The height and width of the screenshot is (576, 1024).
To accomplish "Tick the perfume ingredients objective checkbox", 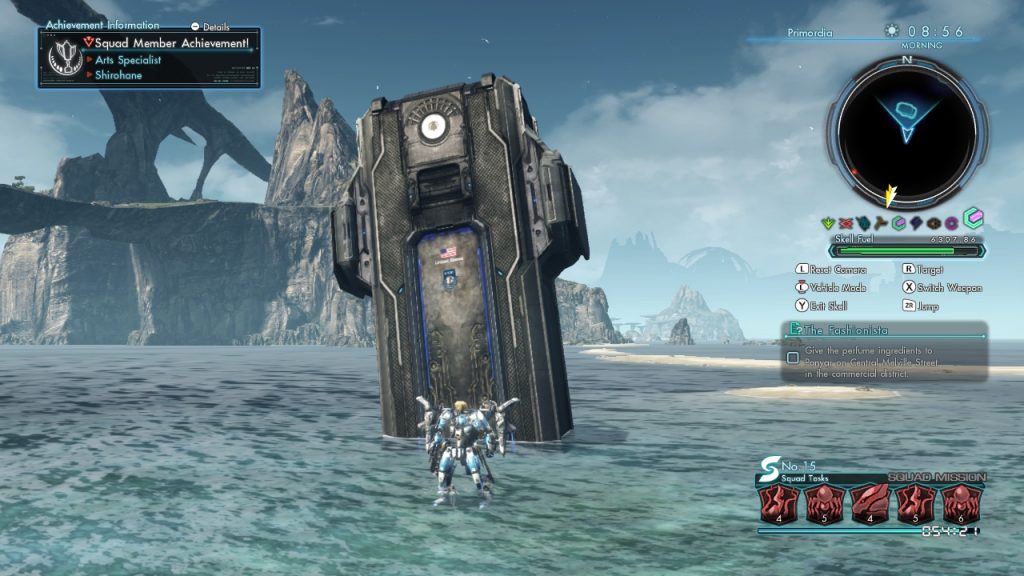I will pyautogui.click(x=793, y=357).
